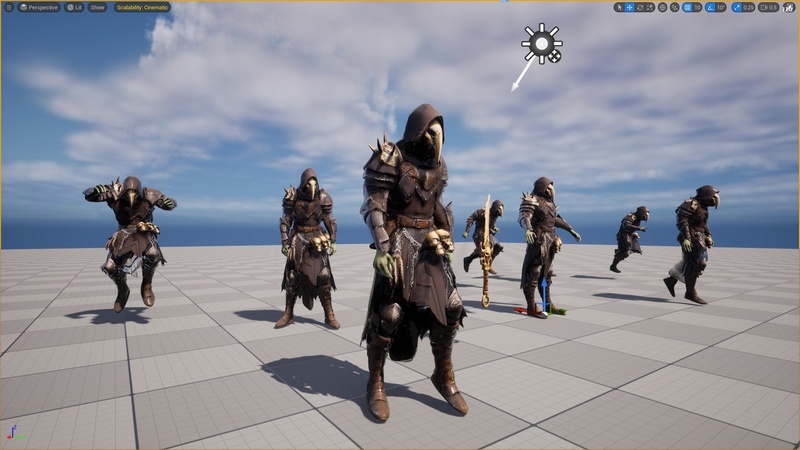
Task: Open the Show flags menu
Action: pos(97,7)
